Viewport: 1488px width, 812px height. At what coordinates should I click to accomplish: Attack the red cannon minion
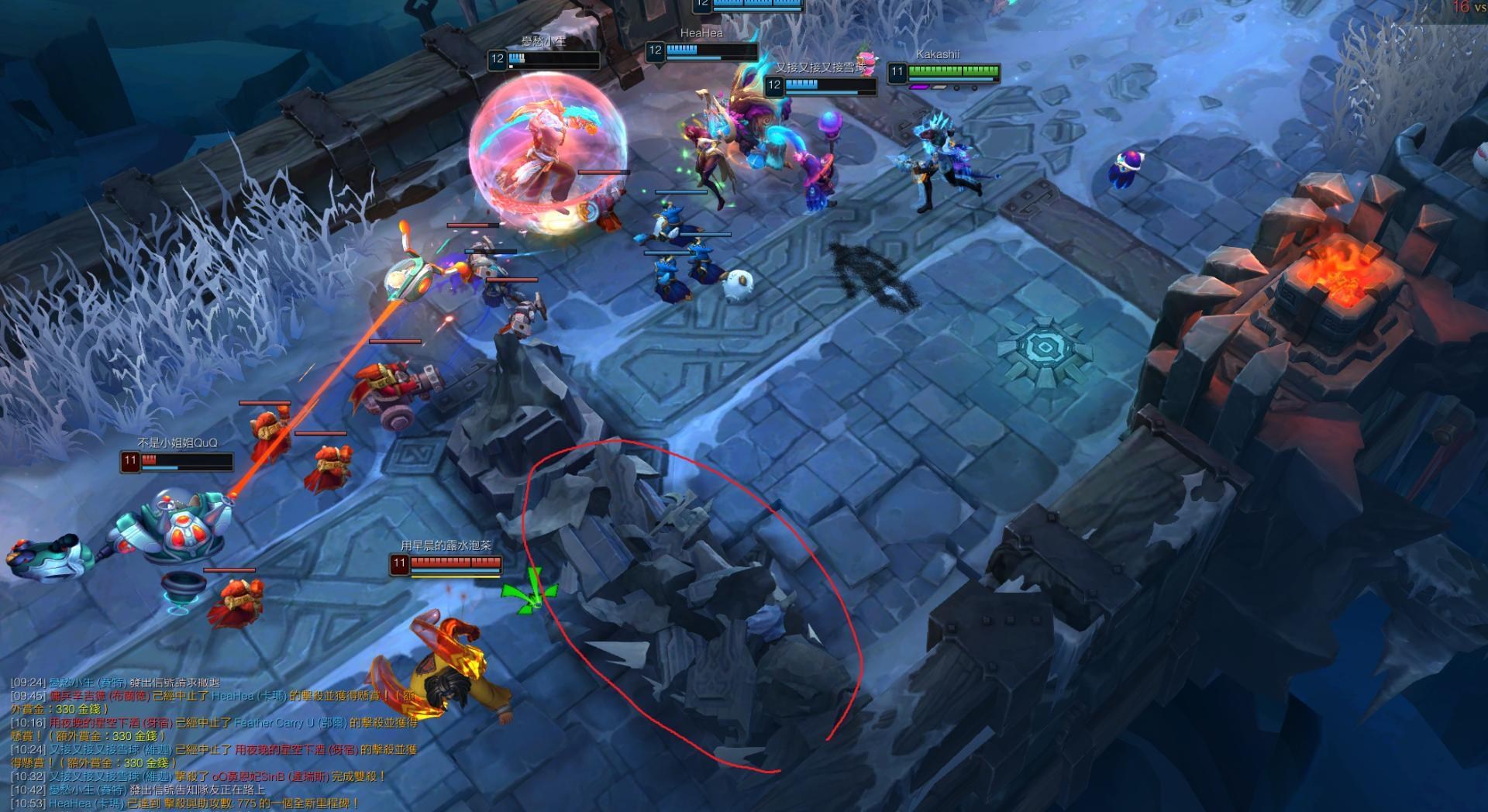click(x=395, y=395)
